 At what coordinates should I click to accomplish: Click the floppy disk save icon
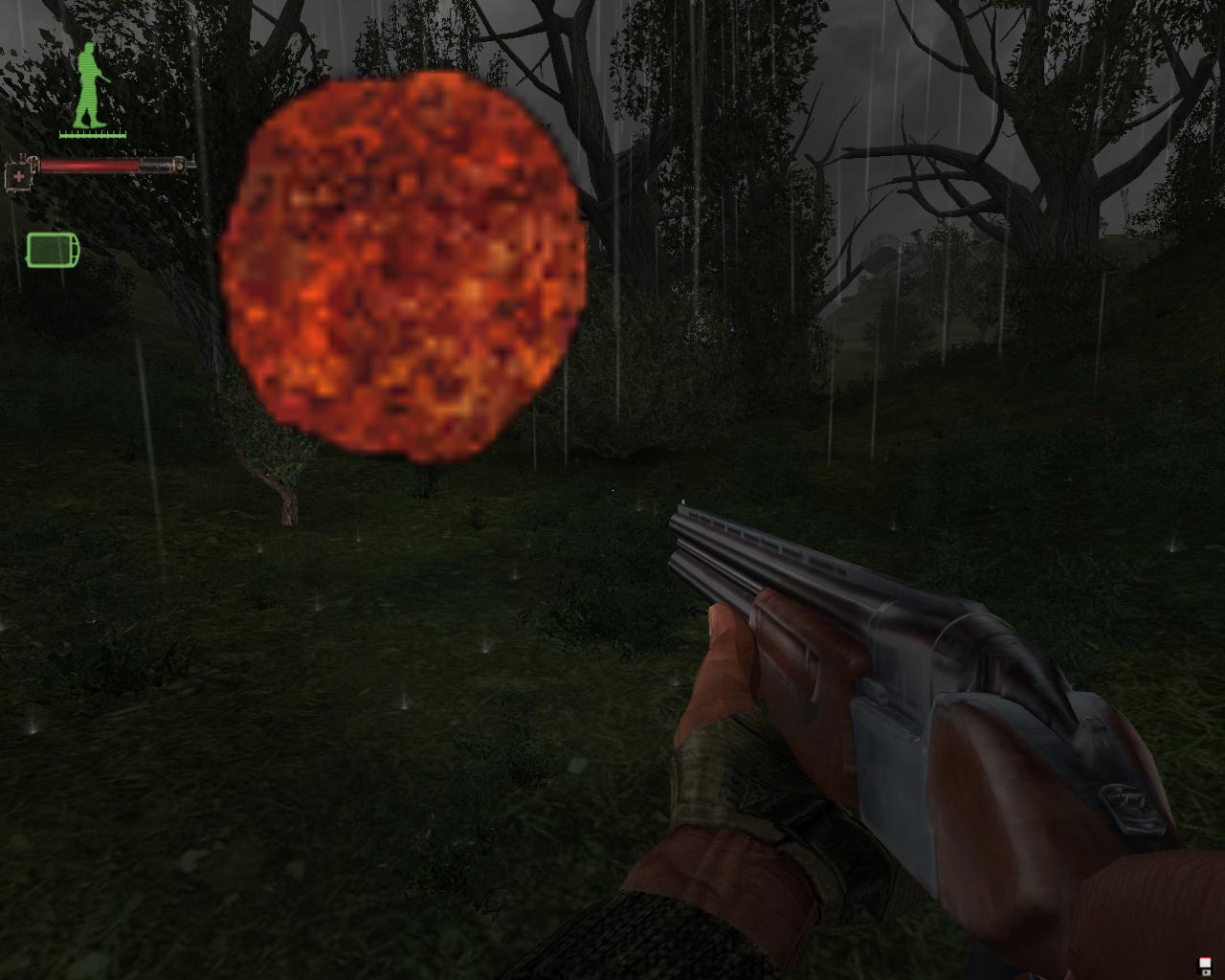coord(1203,964)
